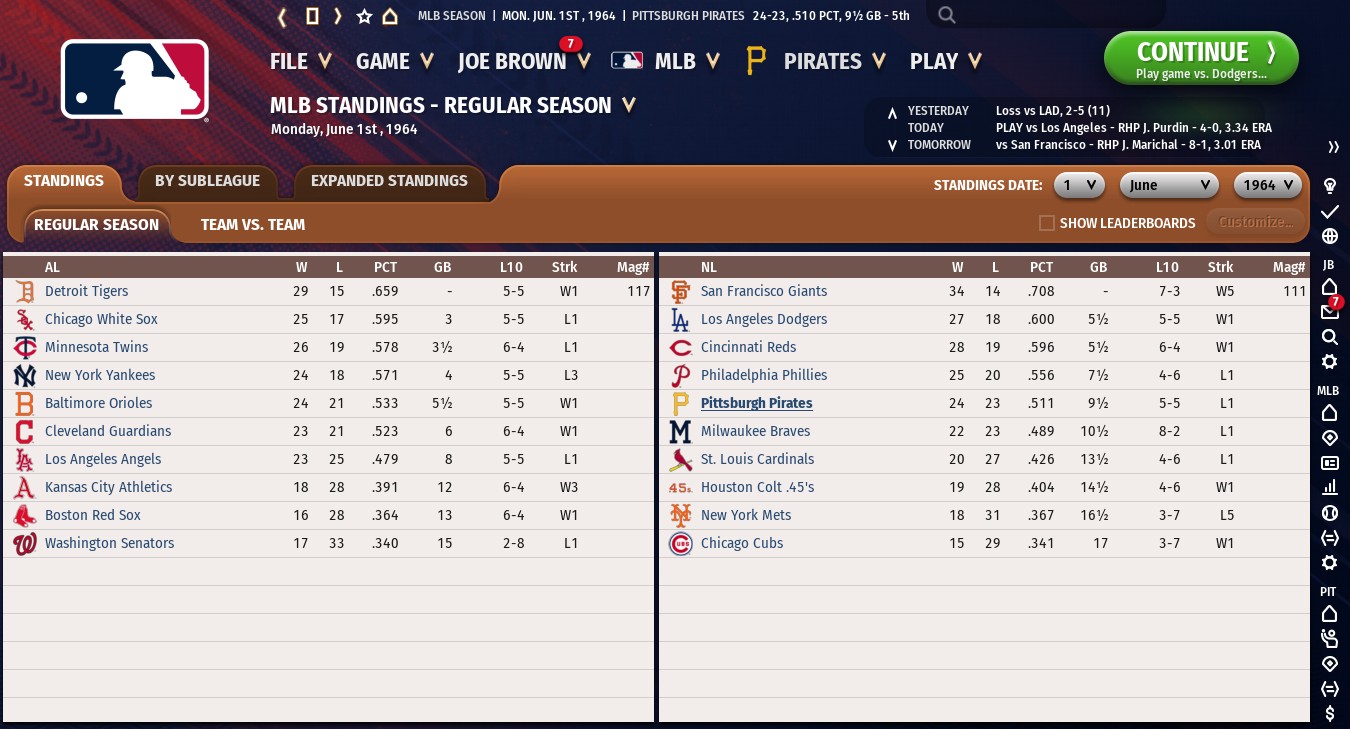Image resolution: width=1350 pixels, height=729 pixels.
Task: Open the standings day dropdown
Action: click(x=1078, y=185)
